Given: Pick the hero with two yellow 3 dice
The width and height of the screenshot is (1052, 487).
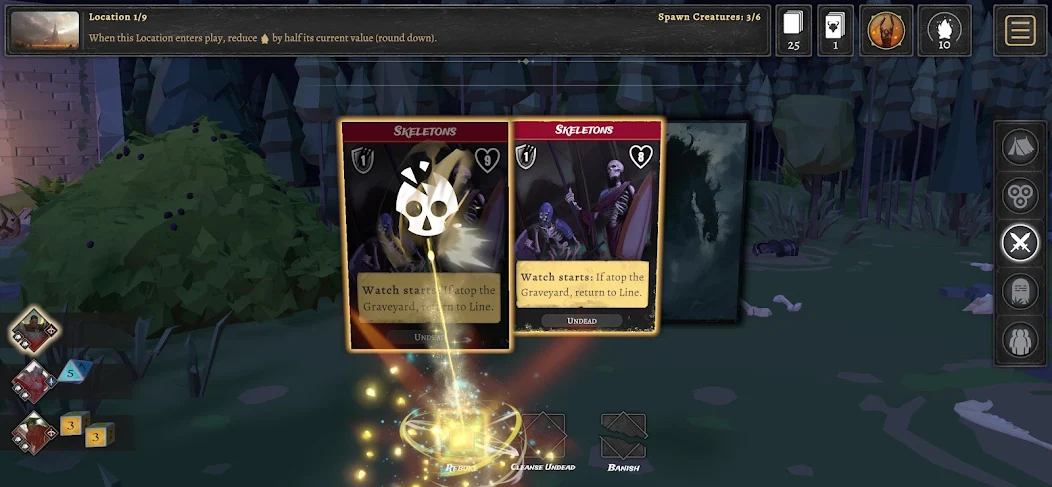Looking at the screenshot, I should pos(33,434).
